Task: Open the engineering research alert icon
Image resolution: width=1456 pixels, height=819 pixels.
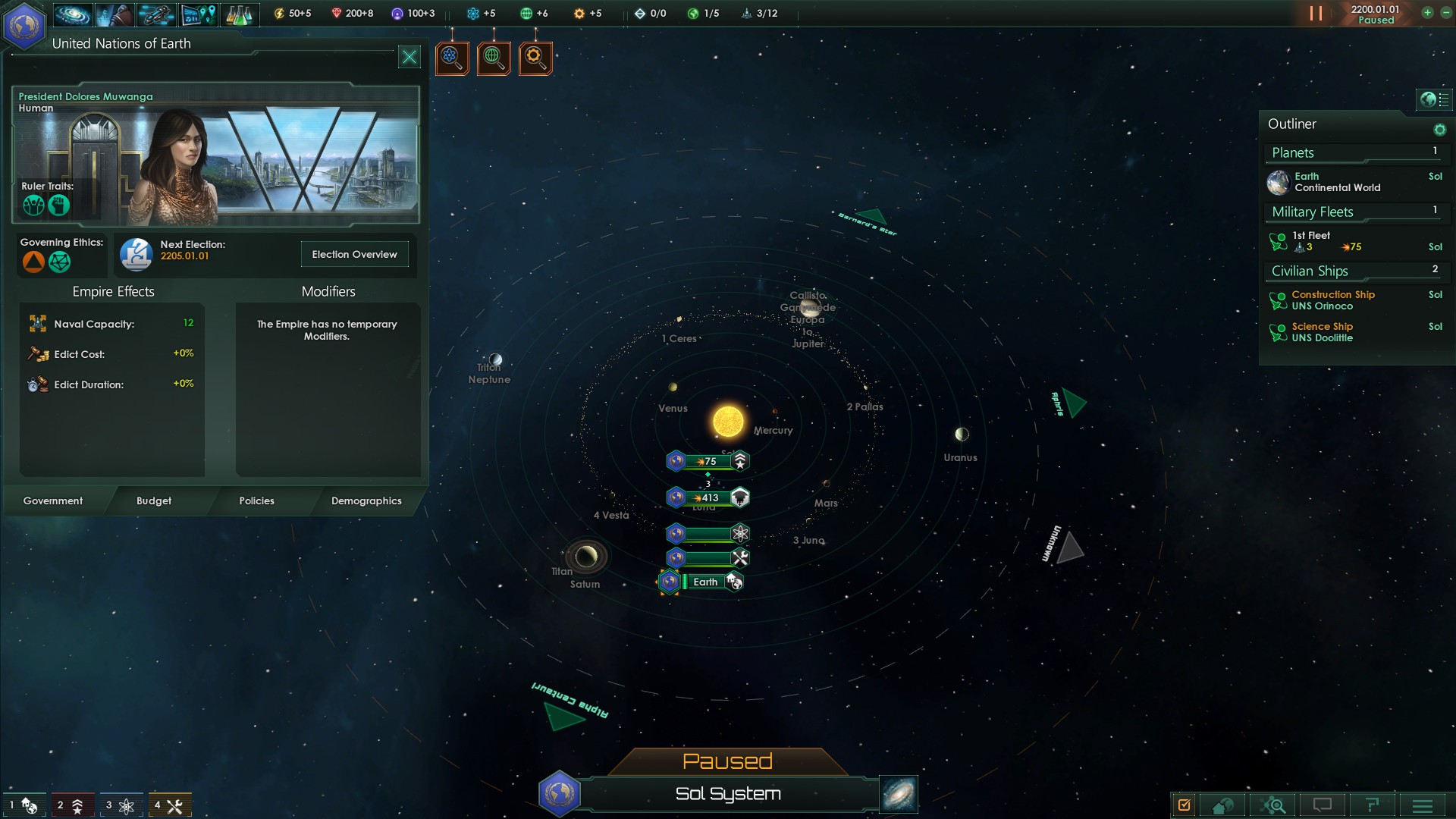Action: click(x=535, y=58)
